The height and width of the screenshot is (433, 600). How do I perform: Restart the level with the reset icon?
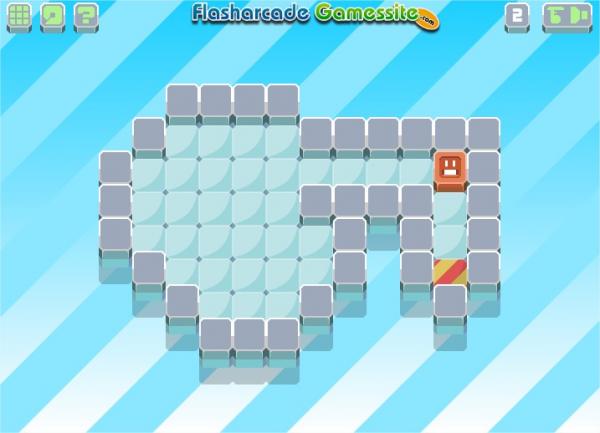53,16
